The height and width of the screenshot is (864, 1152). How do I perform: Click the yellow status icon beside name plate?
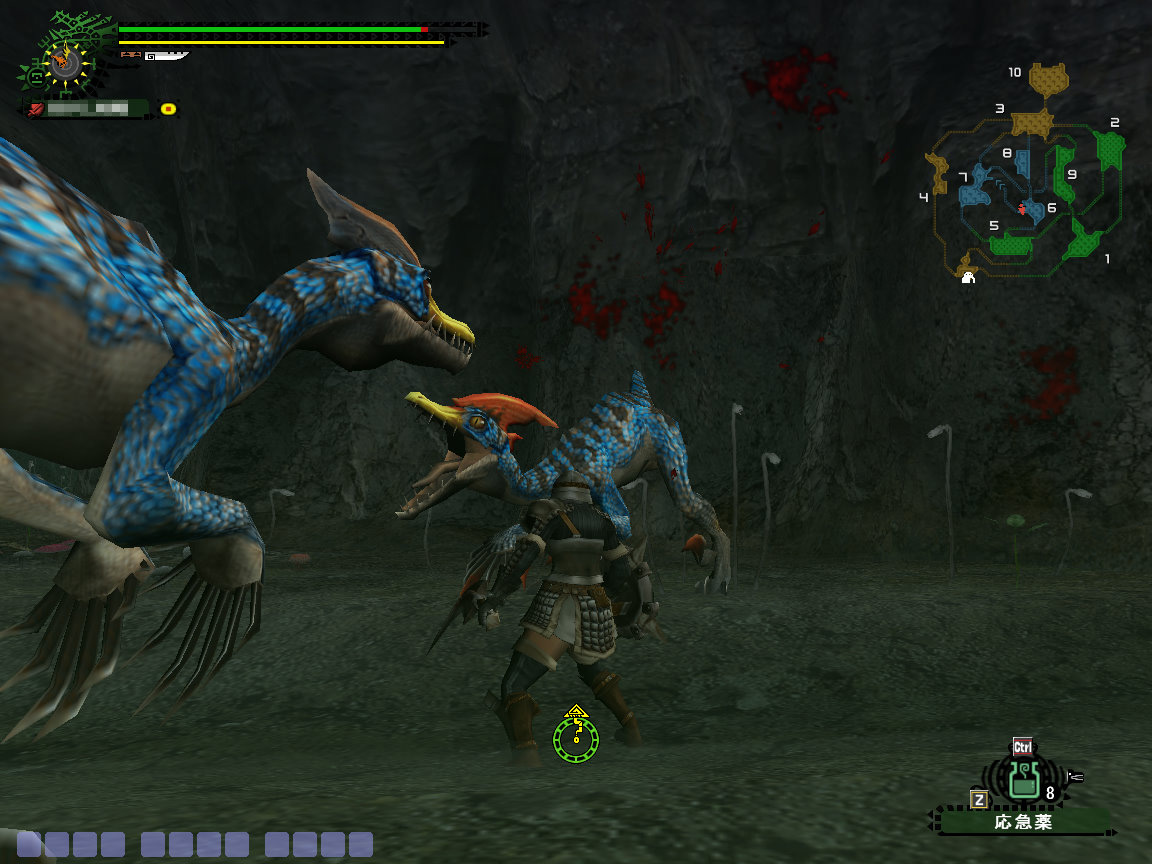point(168,108)
